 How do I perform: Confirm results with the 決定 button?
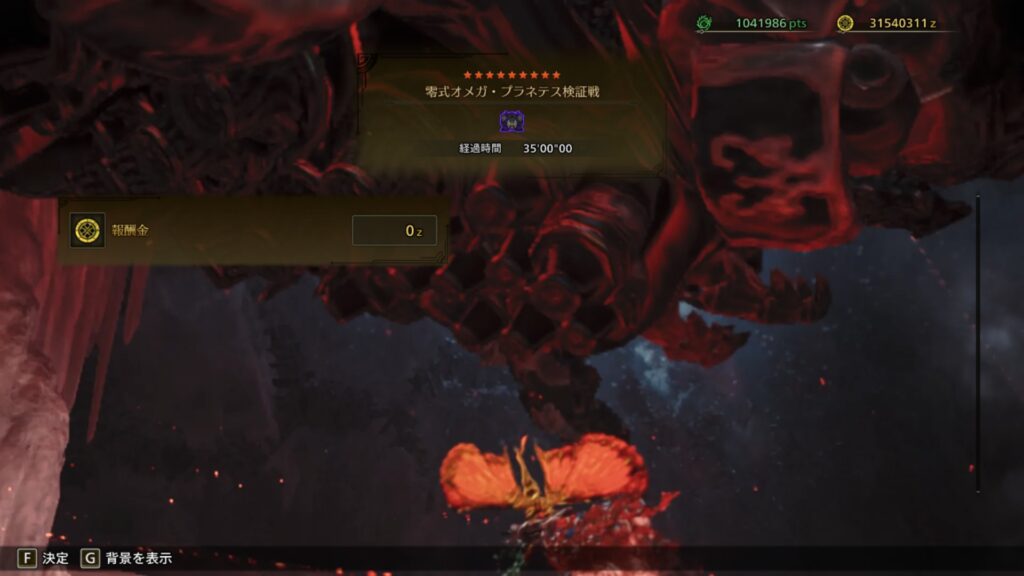pyautogui.click(x=43, y=558)
